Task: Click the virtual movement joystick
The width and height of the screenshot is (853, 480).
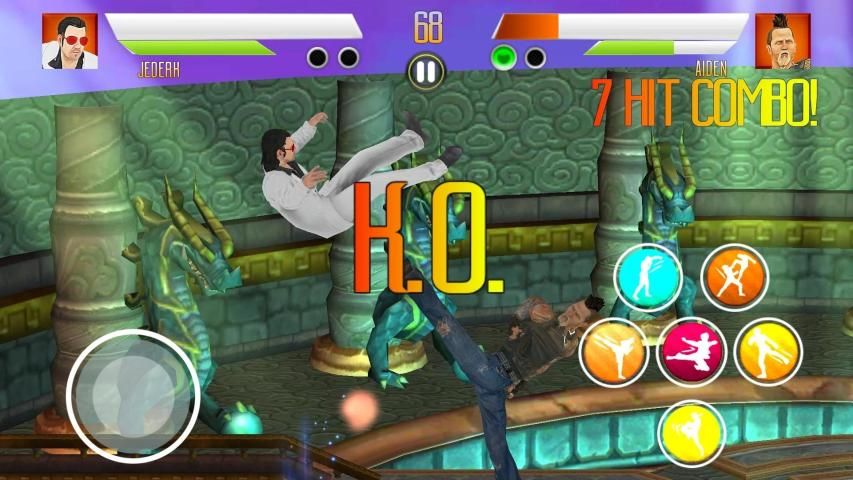Action: pyautogui.click(x=133, y=396)
